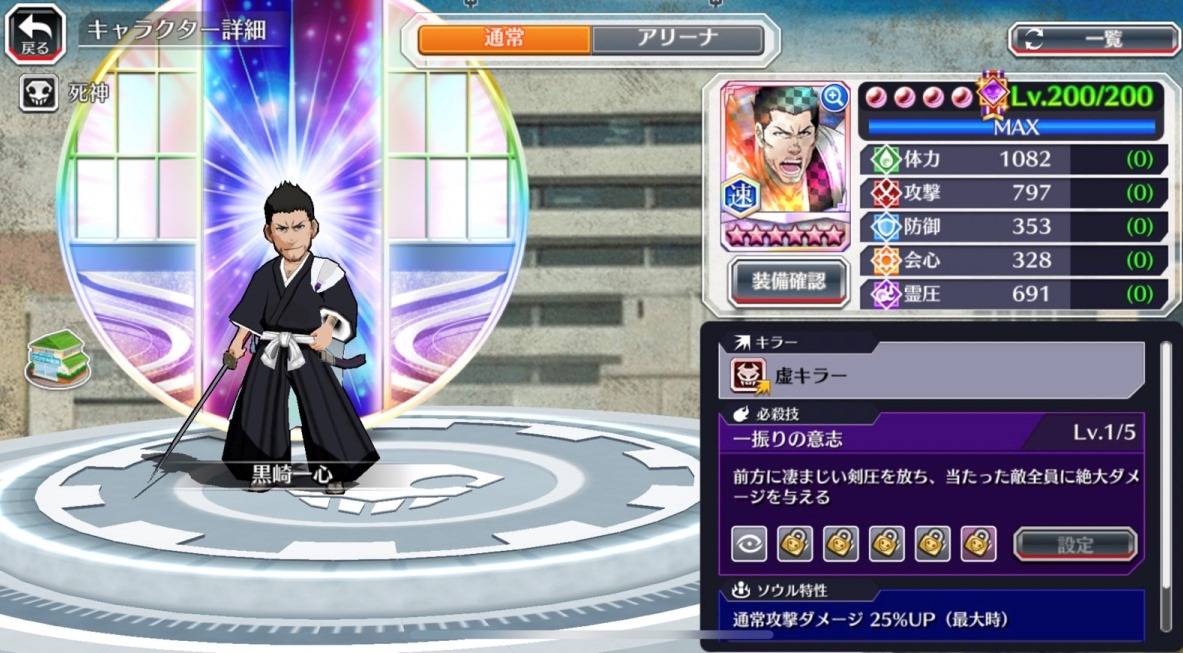Image resolution: width=1183 pixels, height=653 pixels.
Task: Open 装備確認 equipment check
Action: 789,282
